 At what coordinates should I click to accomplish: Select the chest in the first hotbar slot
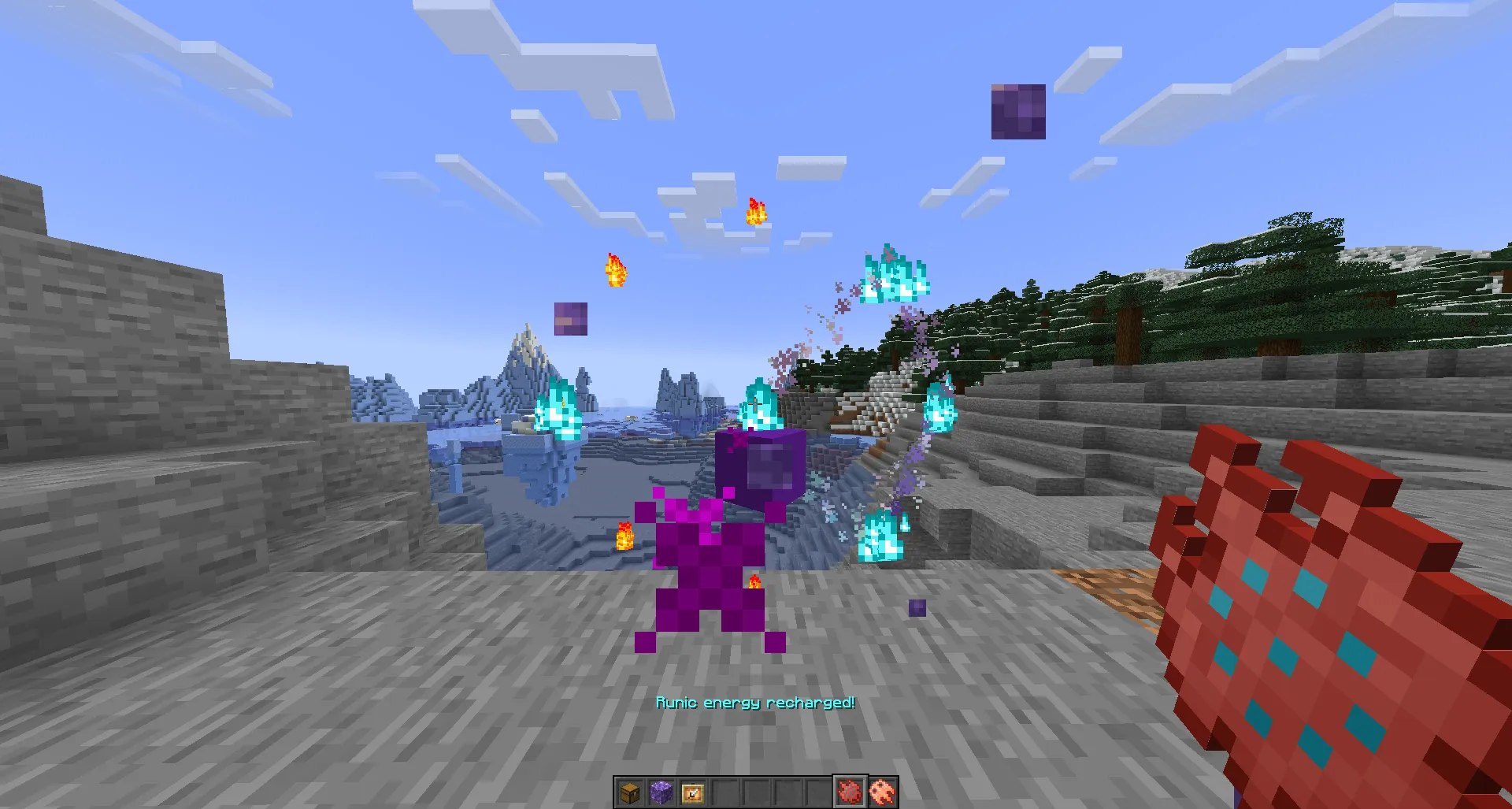[x=630, y=792]
